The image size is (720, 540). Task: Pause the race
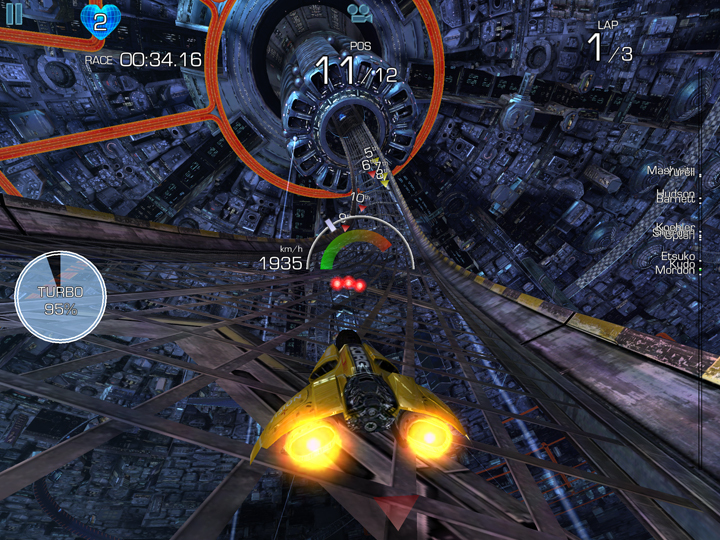tap(14, 14)
